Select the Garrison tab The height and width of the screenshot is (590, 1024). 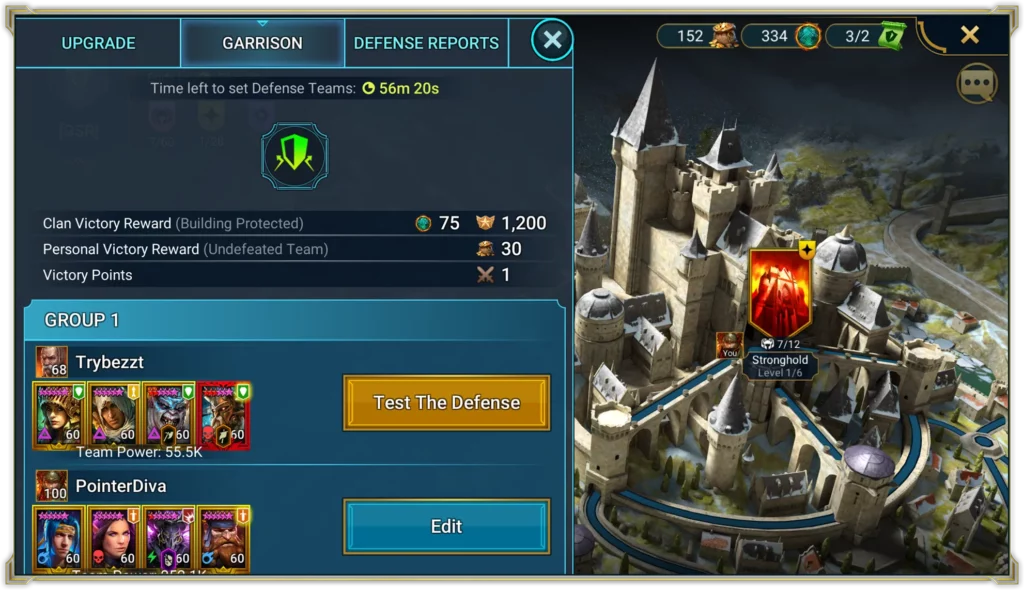tap(262, 43)
